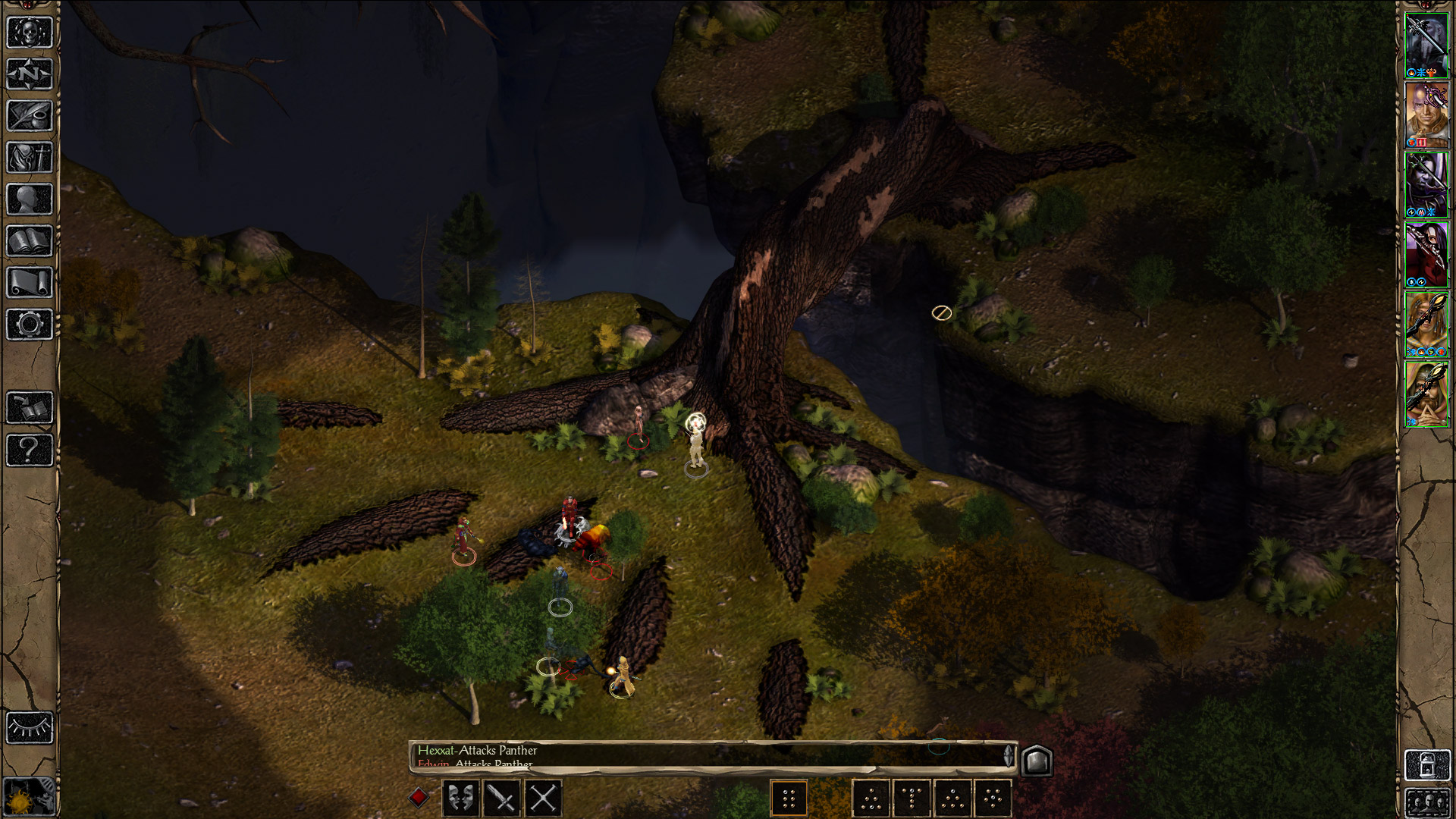Open the priest scroll button
This screenshot has width=1456, height=819.
point(30,283)
